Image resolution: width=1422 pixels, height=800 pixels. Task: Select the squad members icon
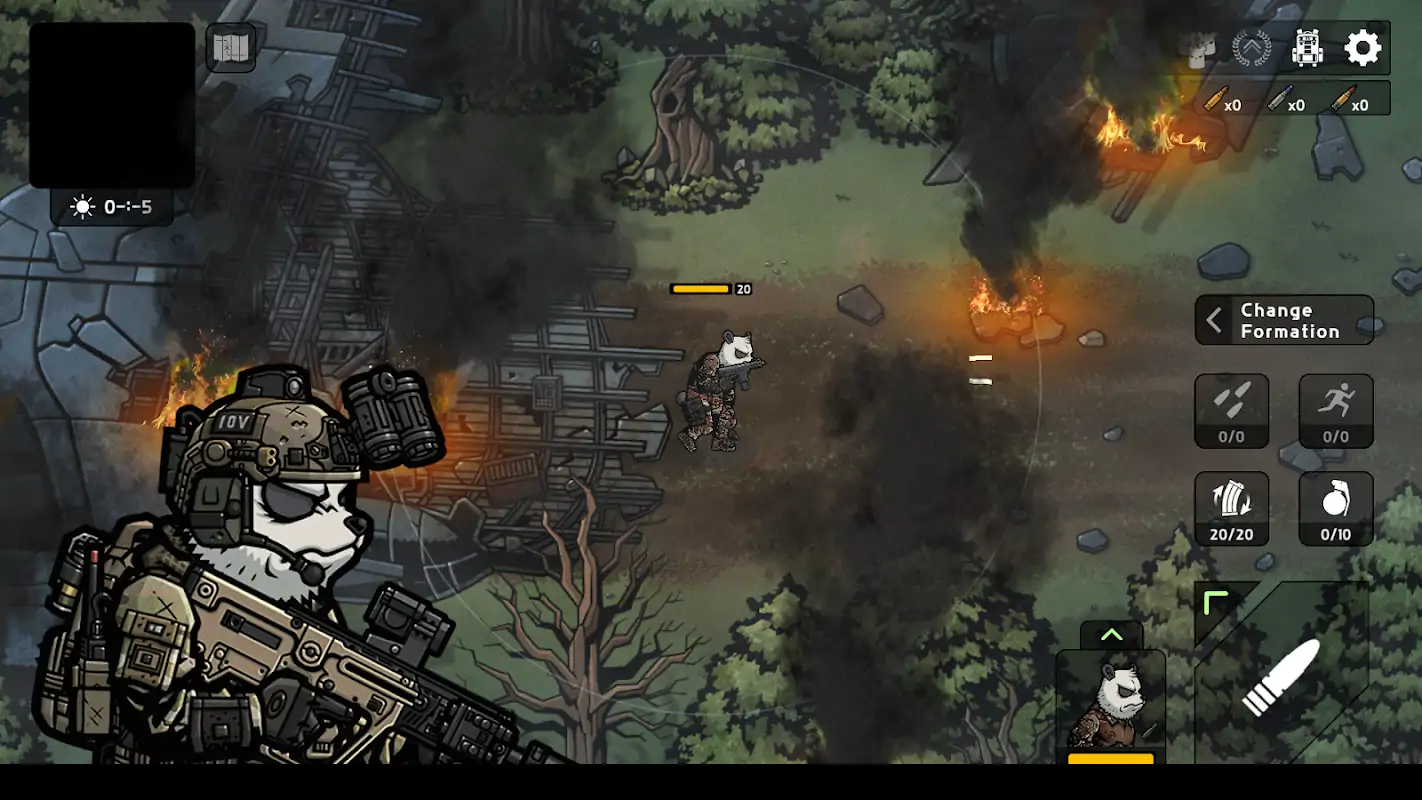point(1202,49)
